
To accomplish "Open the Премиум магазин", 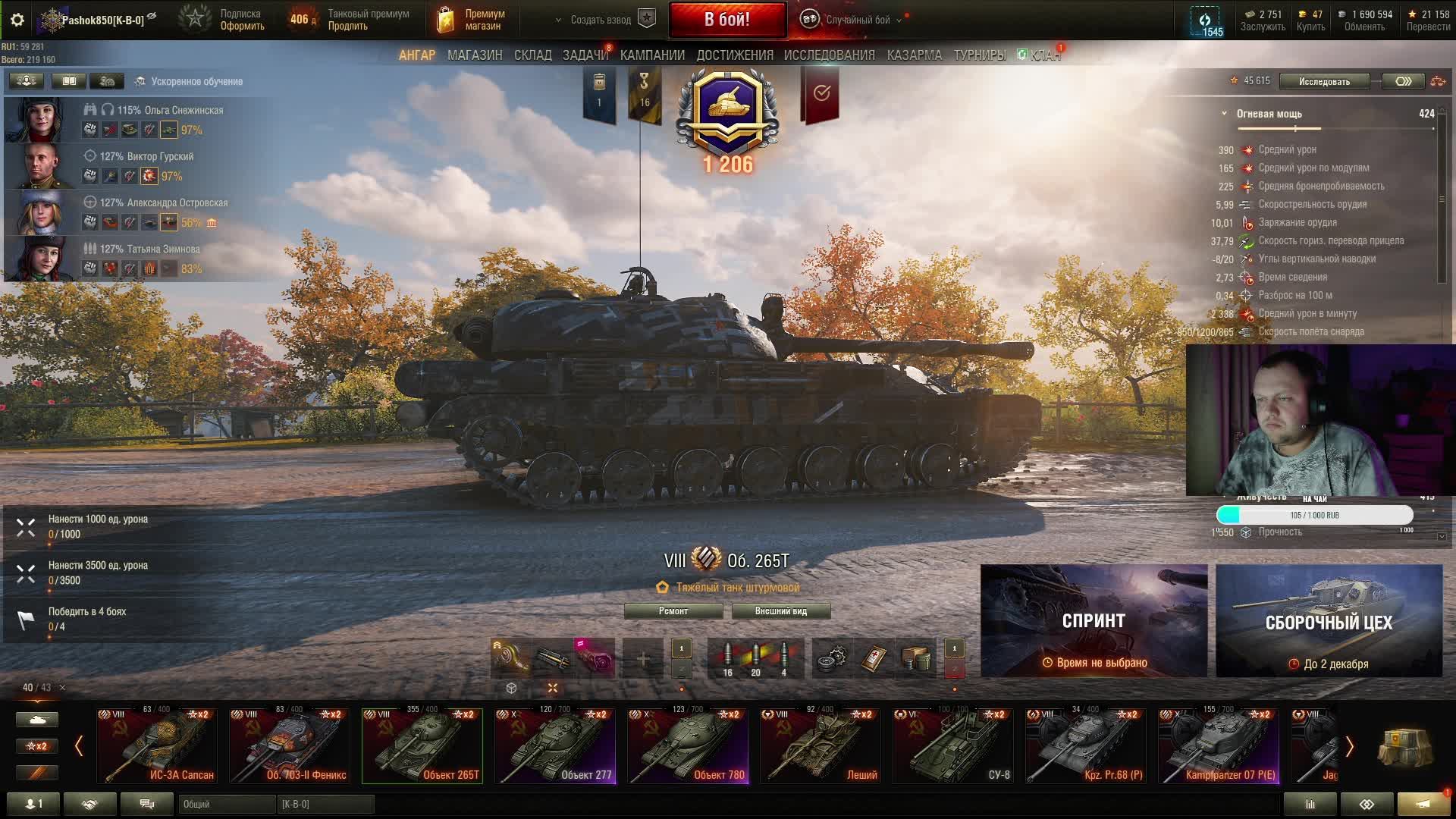I will point(472,20).
